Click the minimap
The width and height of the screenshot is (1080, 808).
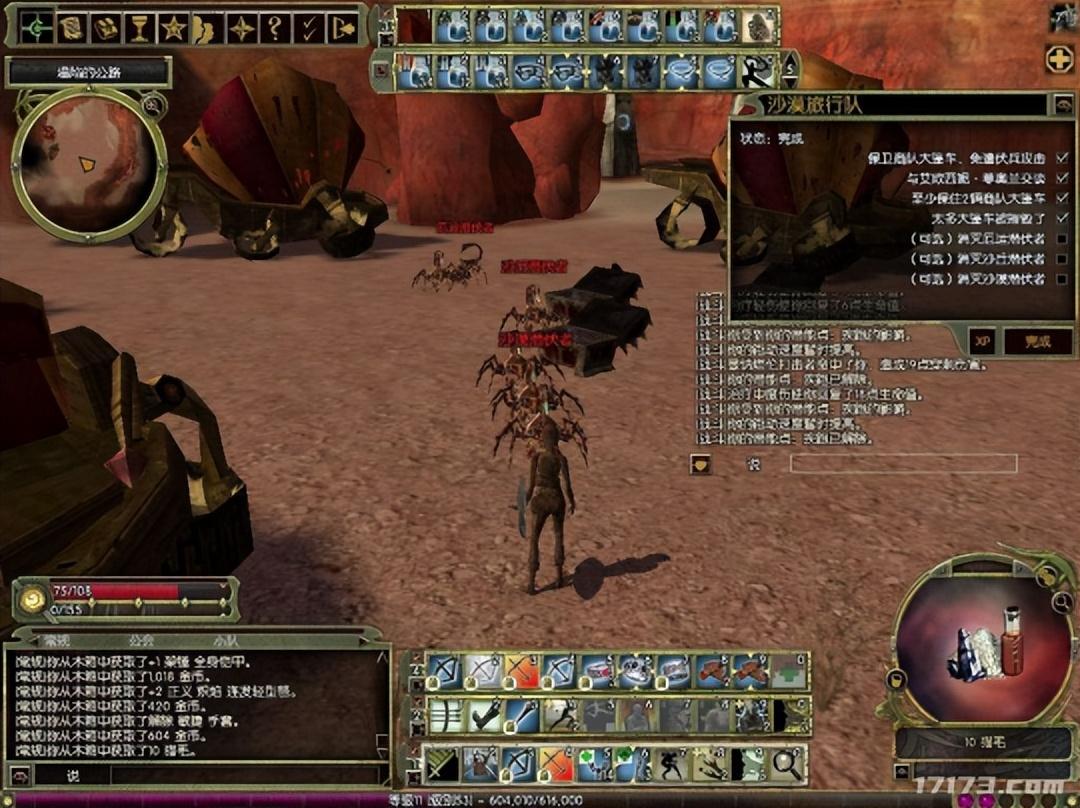pos(86,164)
